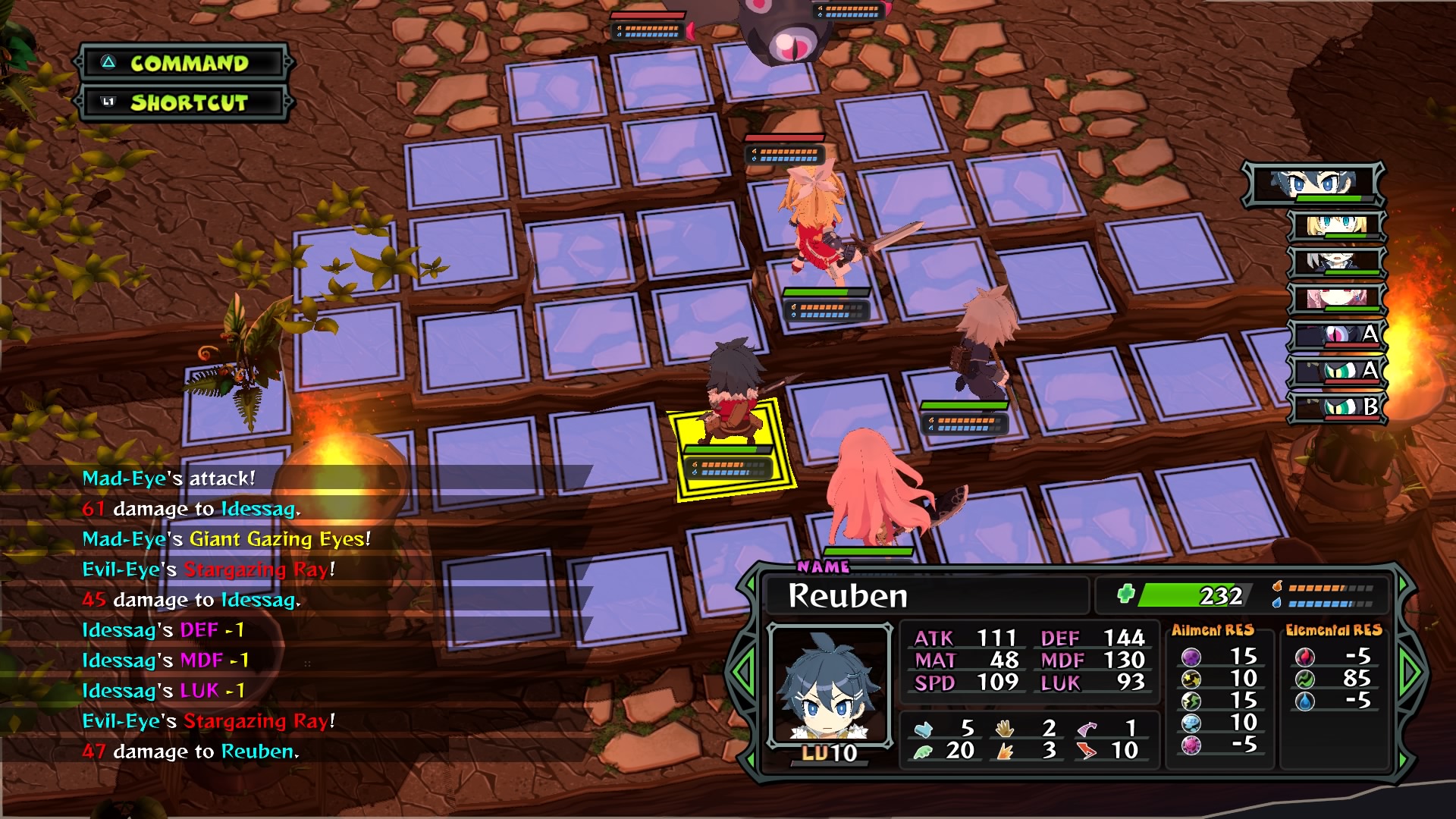The image size is (1456, 819).
Task: Open the Shortcut menu
Action: 186,102
